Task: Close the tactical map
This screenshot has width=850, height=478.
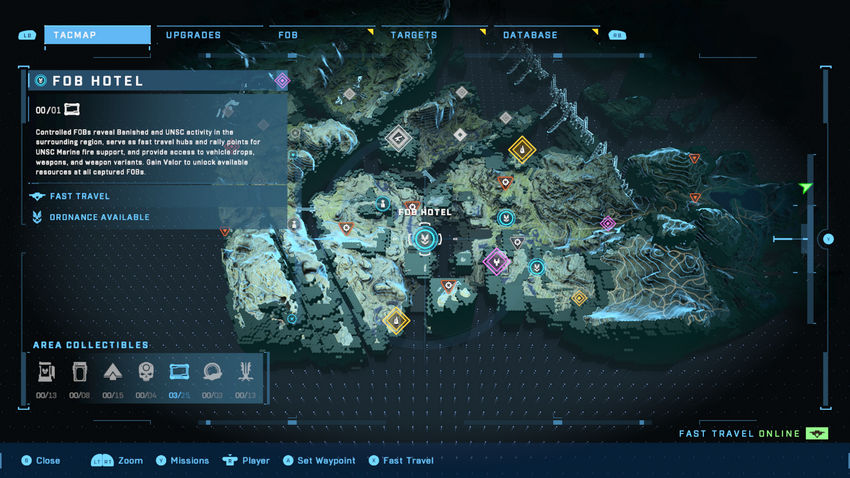Action: pyautogui.click(x=40, y=461)
